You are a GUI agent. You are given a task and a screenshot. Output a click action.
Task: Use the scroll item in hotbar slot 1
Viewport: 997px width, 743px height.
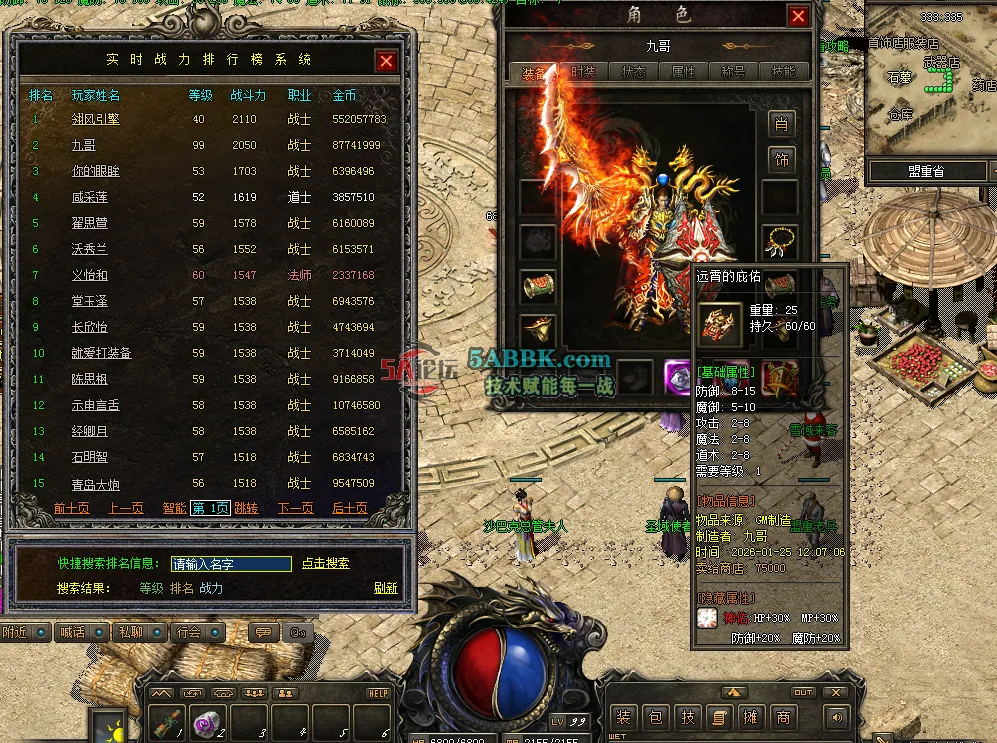[x=171, y=721]
